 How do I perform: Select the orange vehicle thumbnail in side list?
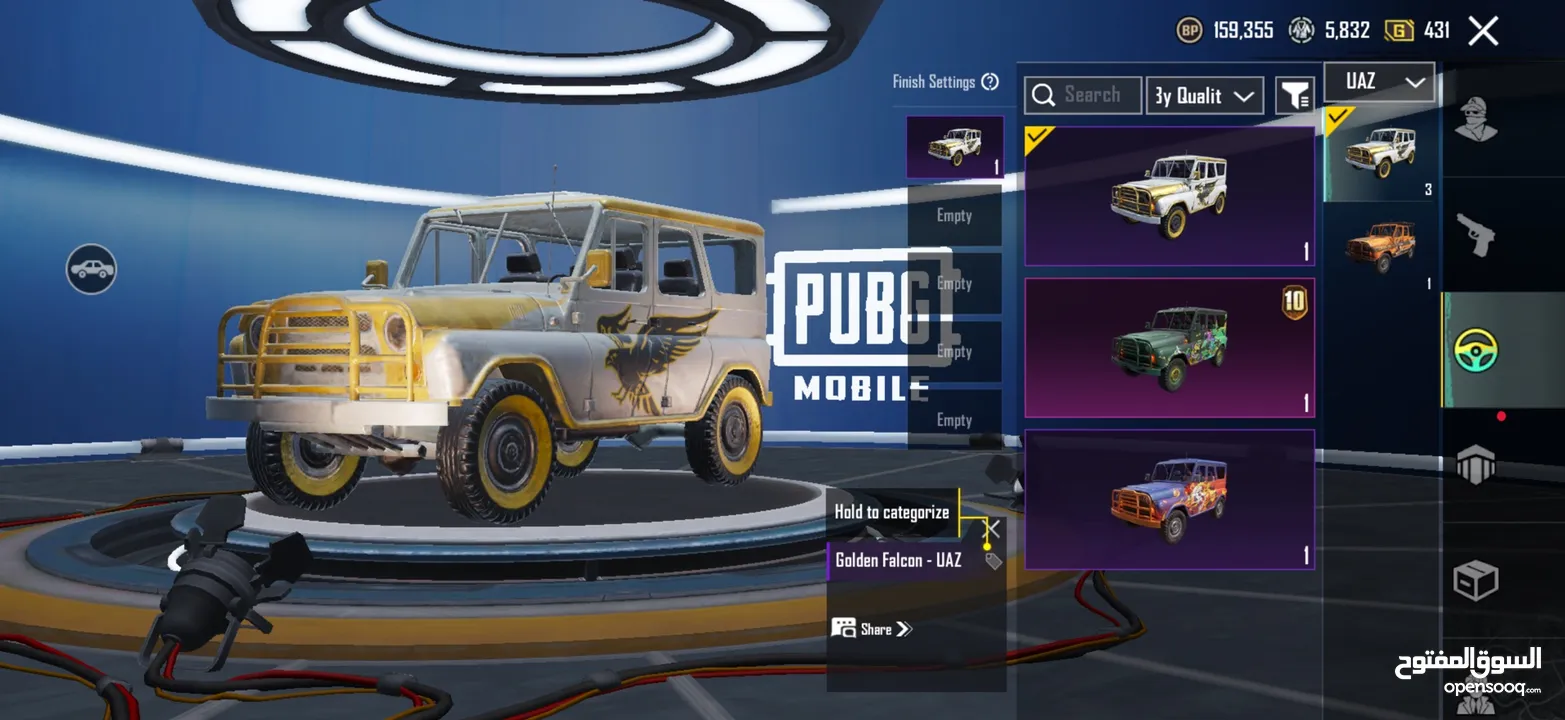[1380, 245]
